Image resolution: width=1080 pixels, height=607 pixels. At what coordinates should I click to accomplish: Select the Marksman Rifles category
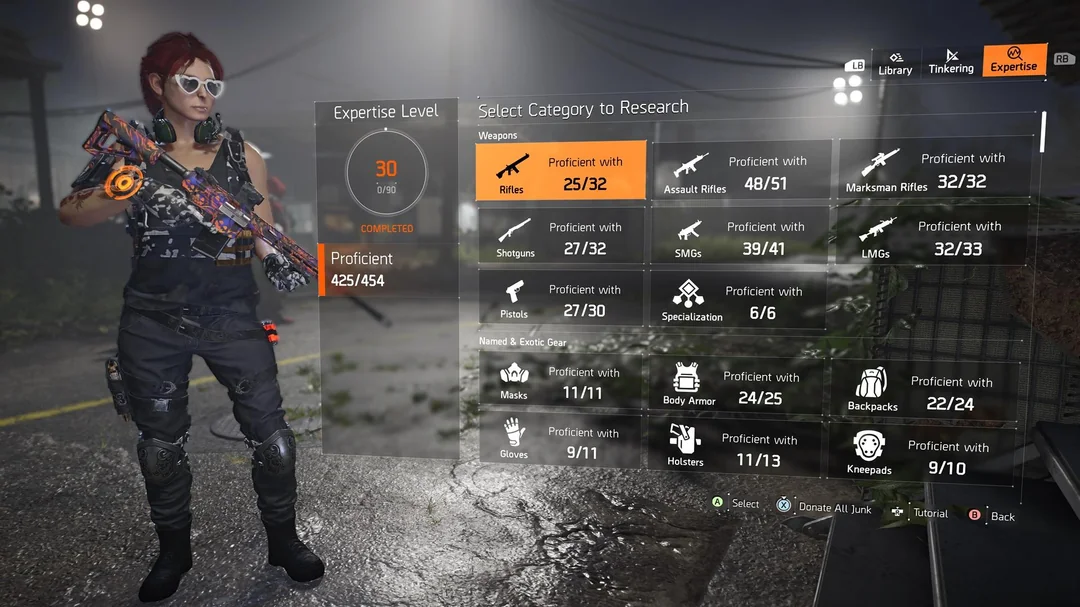click(934, 170)
